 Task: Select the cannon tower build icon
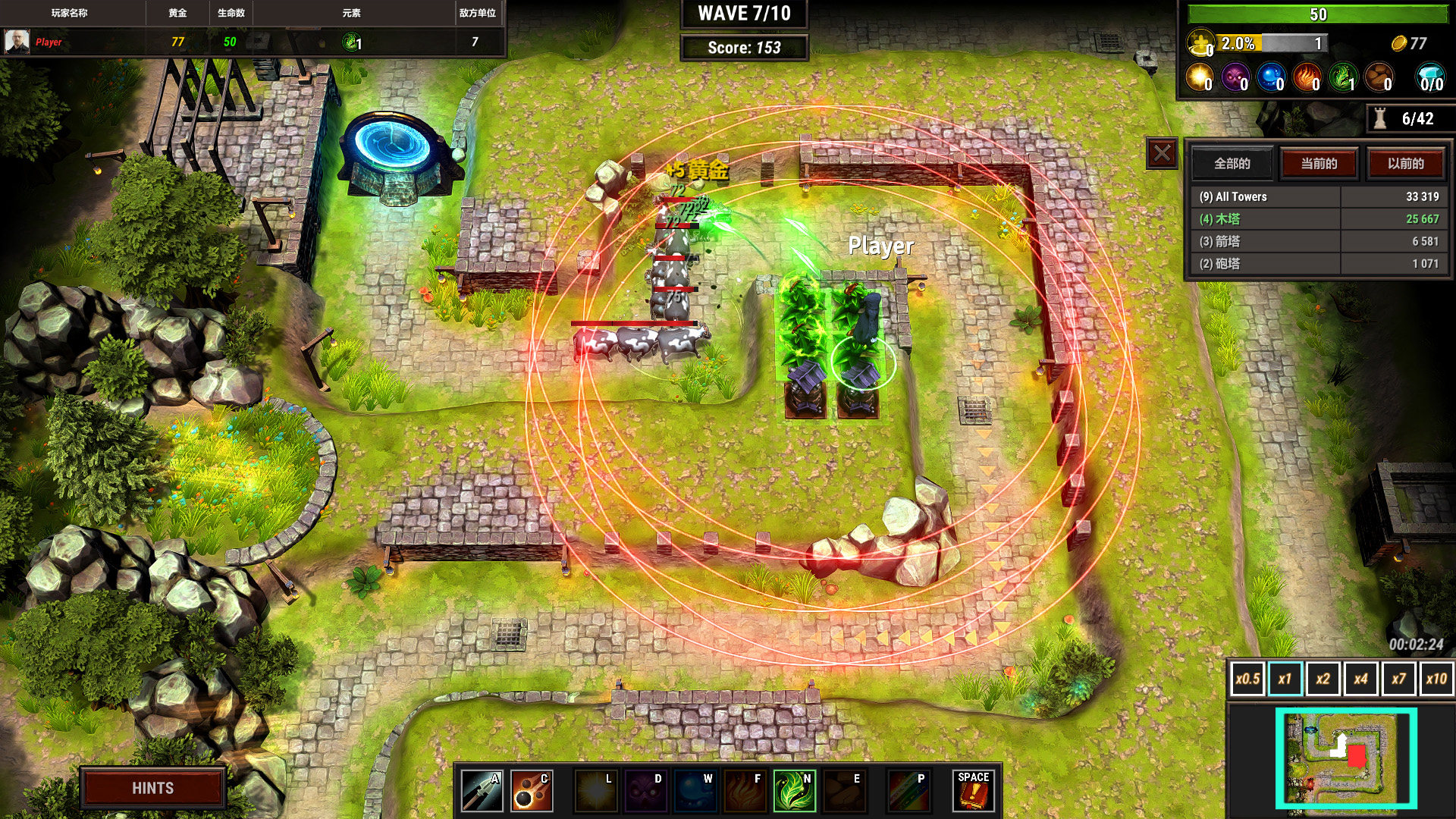pos(531,791)
